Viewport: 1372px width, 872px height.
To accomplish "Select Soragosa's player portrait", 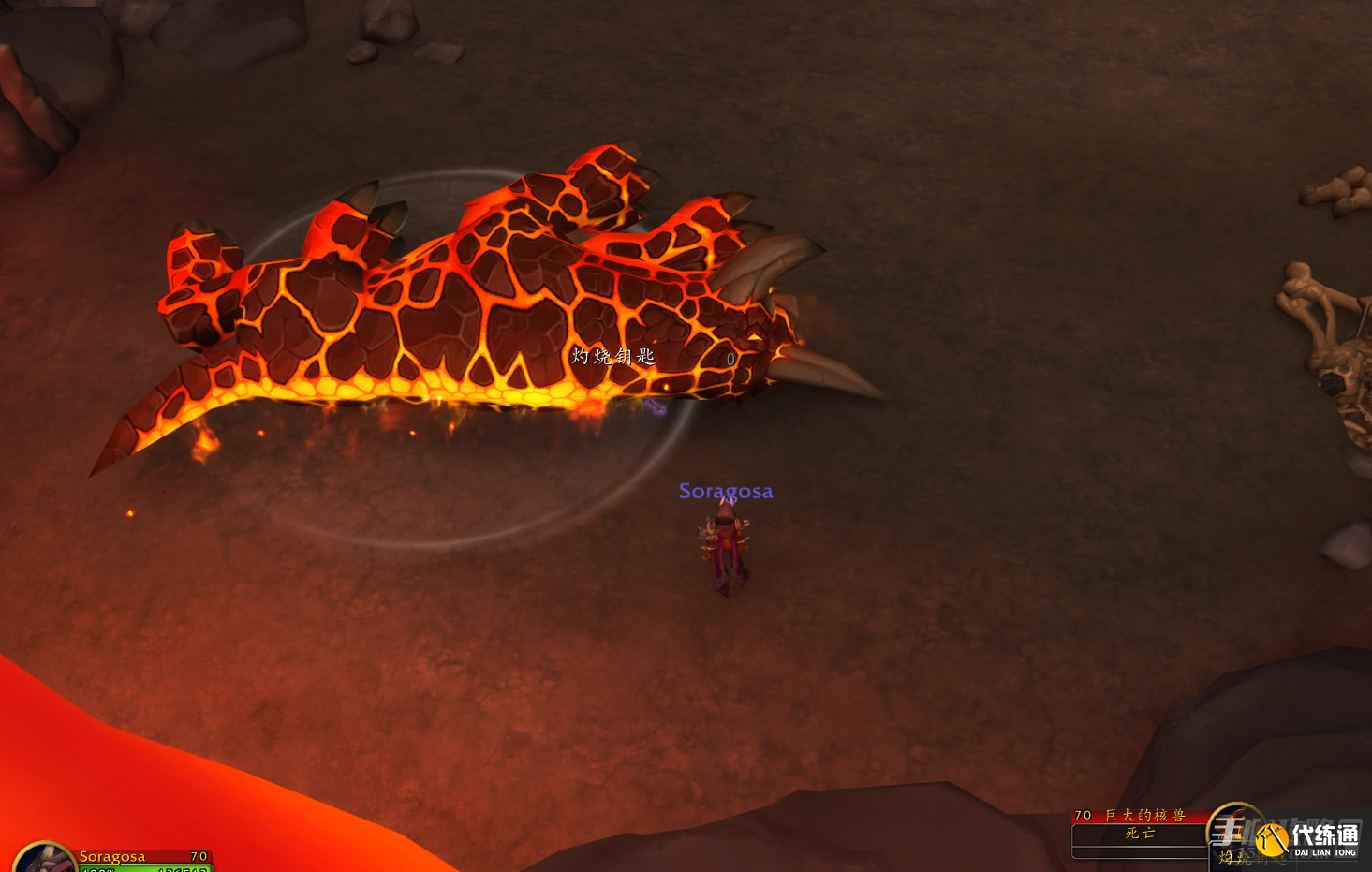I will click(42, 860).
